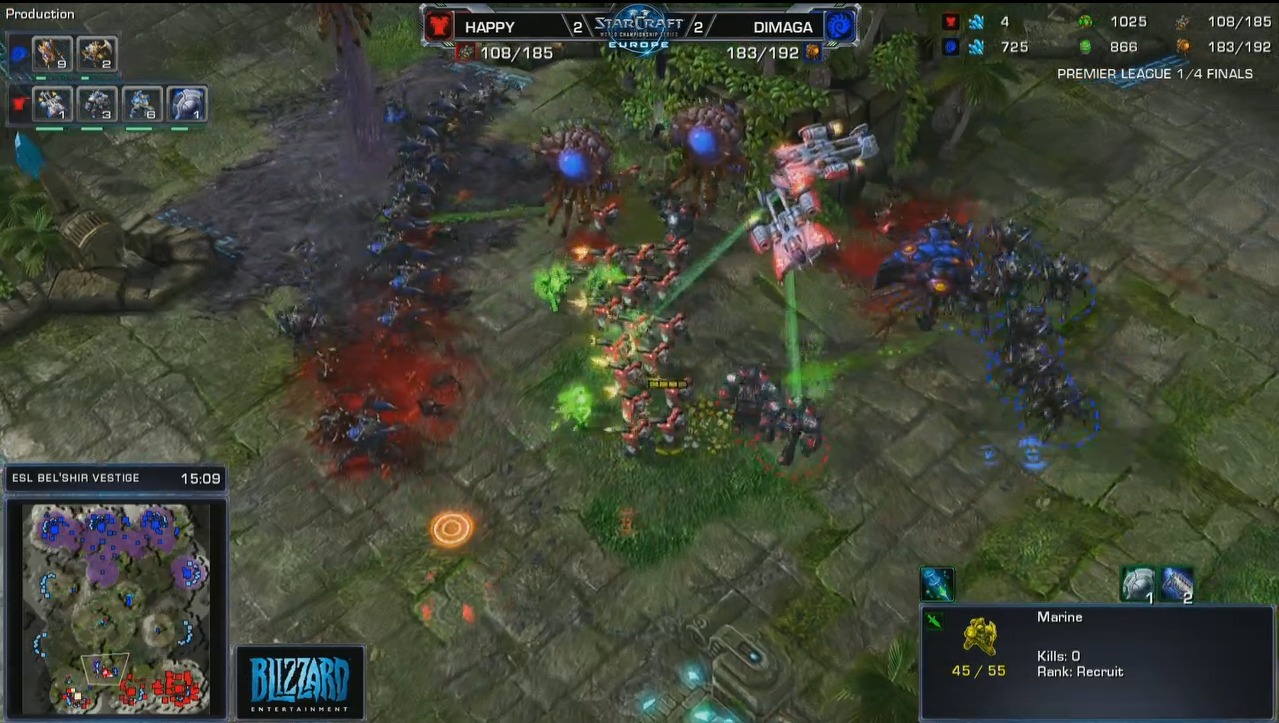
Task: Click the Terran starship production icon
Action: 52,104
